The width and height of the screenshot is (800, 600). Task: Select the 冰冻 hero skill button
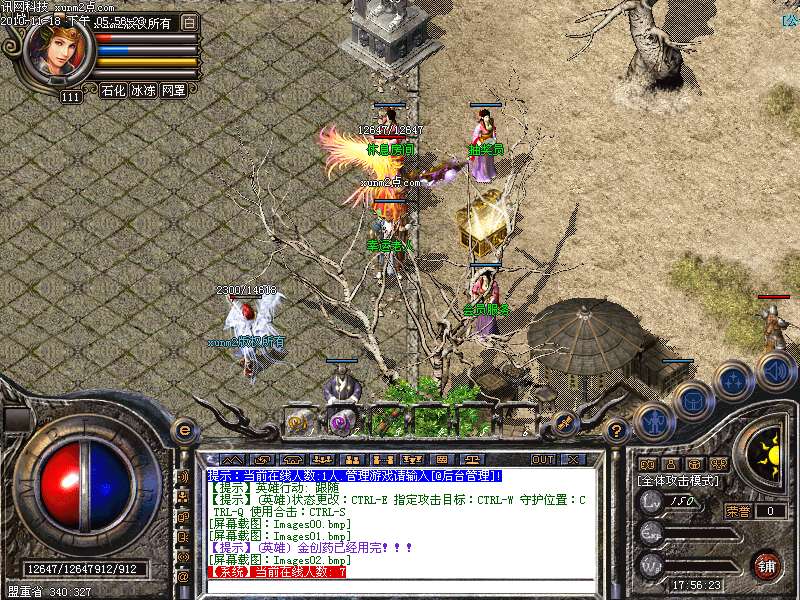pyautogui.click(x=143, y=90)
